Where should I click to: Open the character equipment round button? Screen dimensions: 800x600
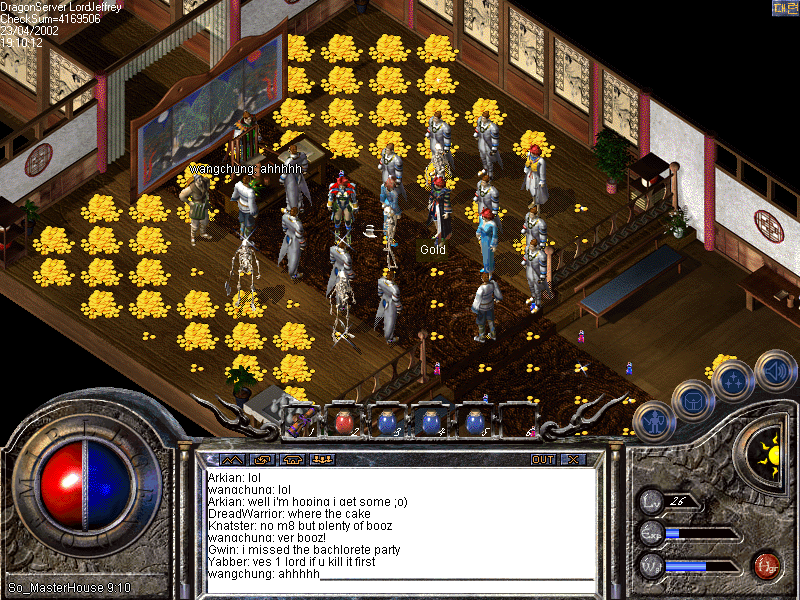click(652, 421)
